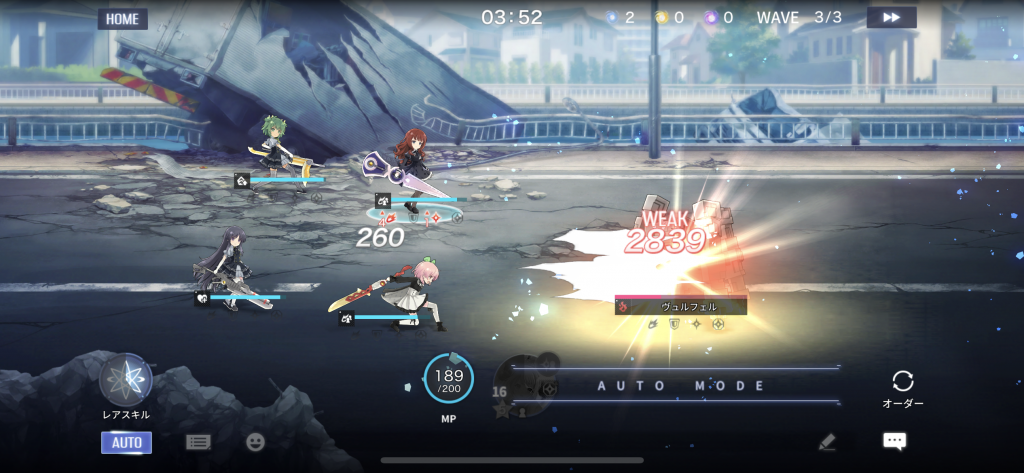
Task: Click the pencil edit icon
Action: tap(826, 441)
